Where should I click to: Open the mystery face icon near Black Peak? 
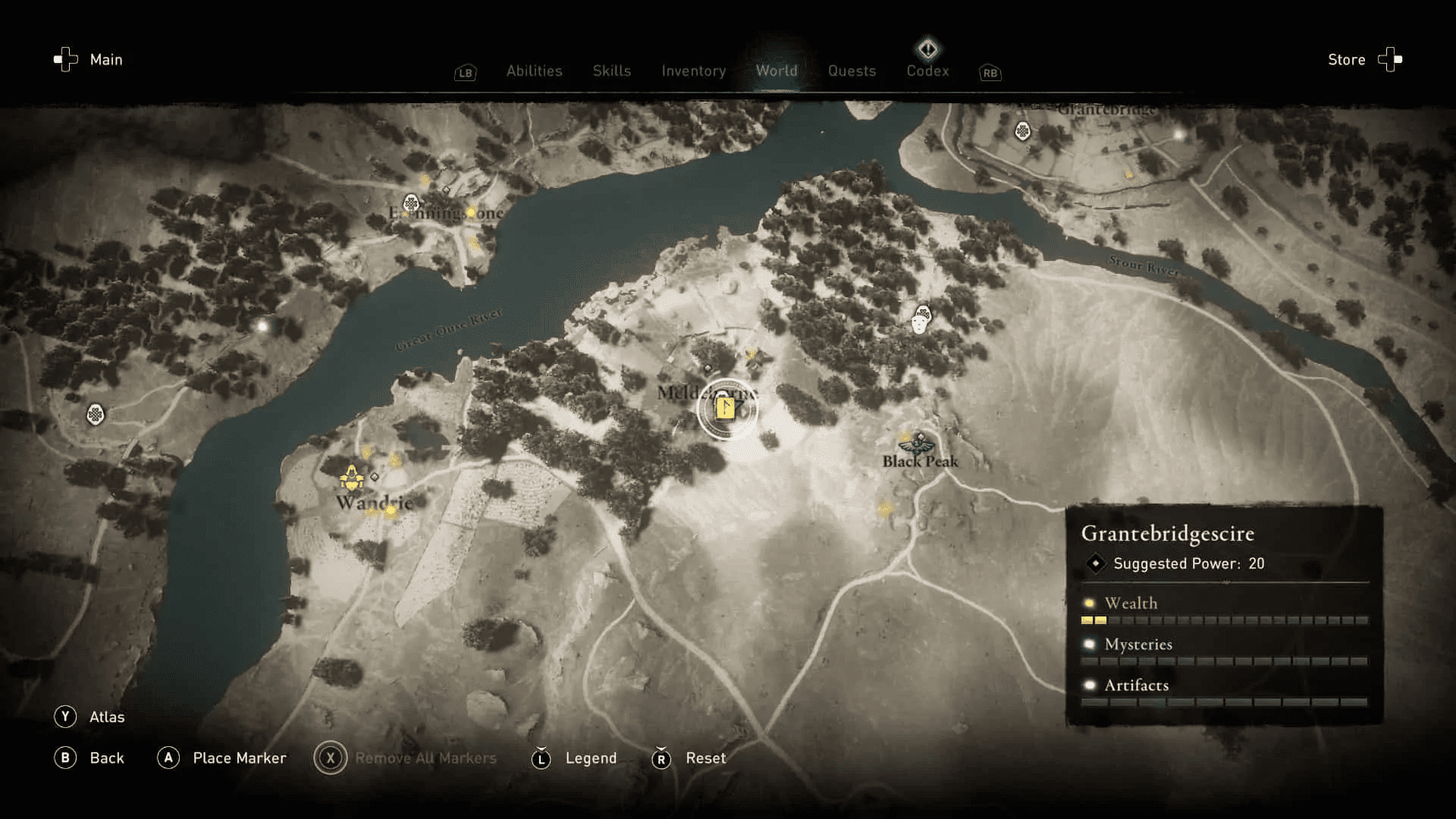921,319
